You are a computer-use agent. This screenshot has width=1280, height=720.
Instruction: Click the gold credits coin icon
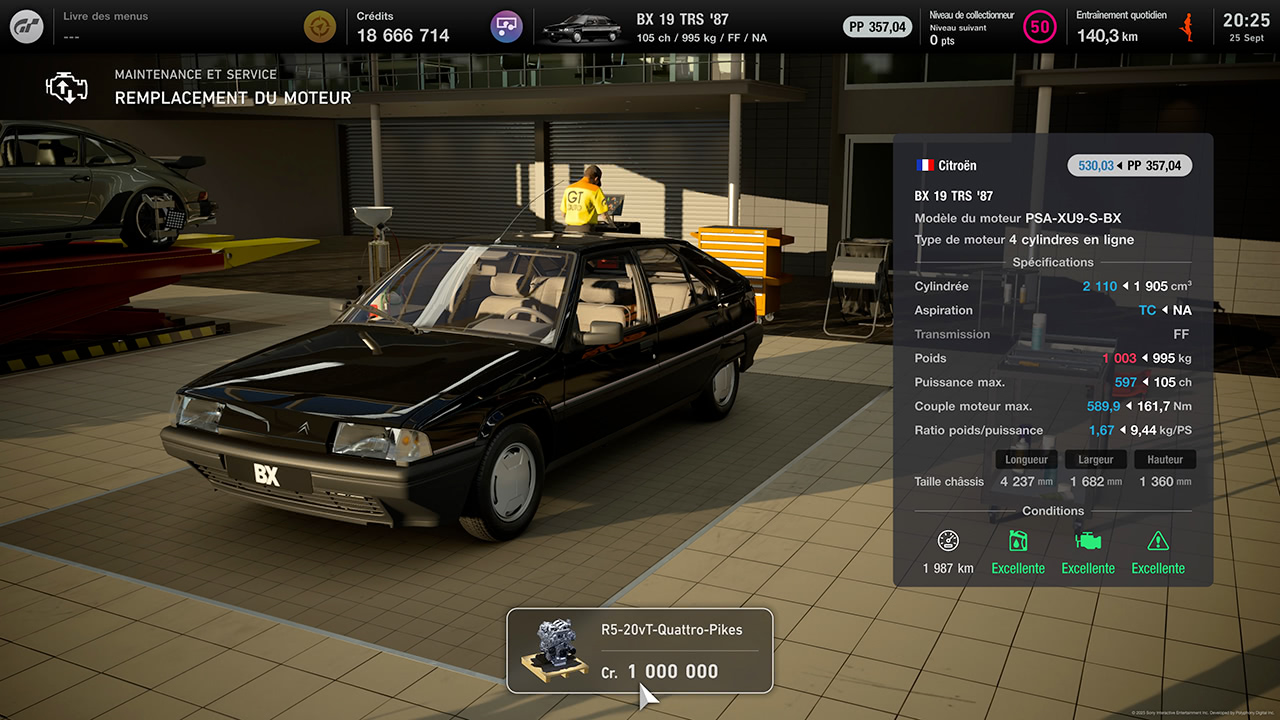320,26
